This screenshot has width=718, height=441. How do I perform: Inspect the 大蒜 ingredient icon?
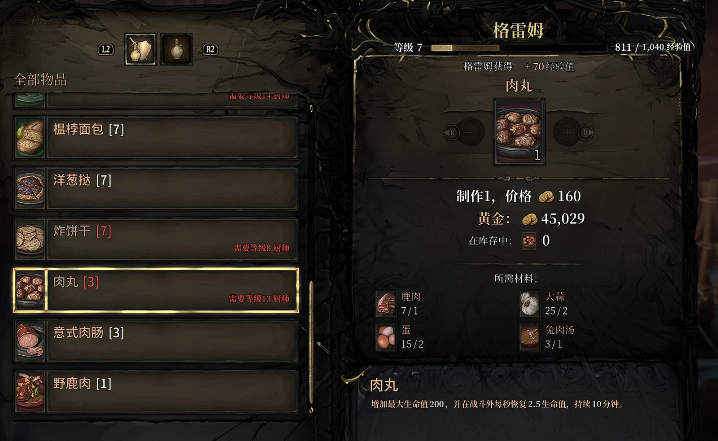point(530,303)
